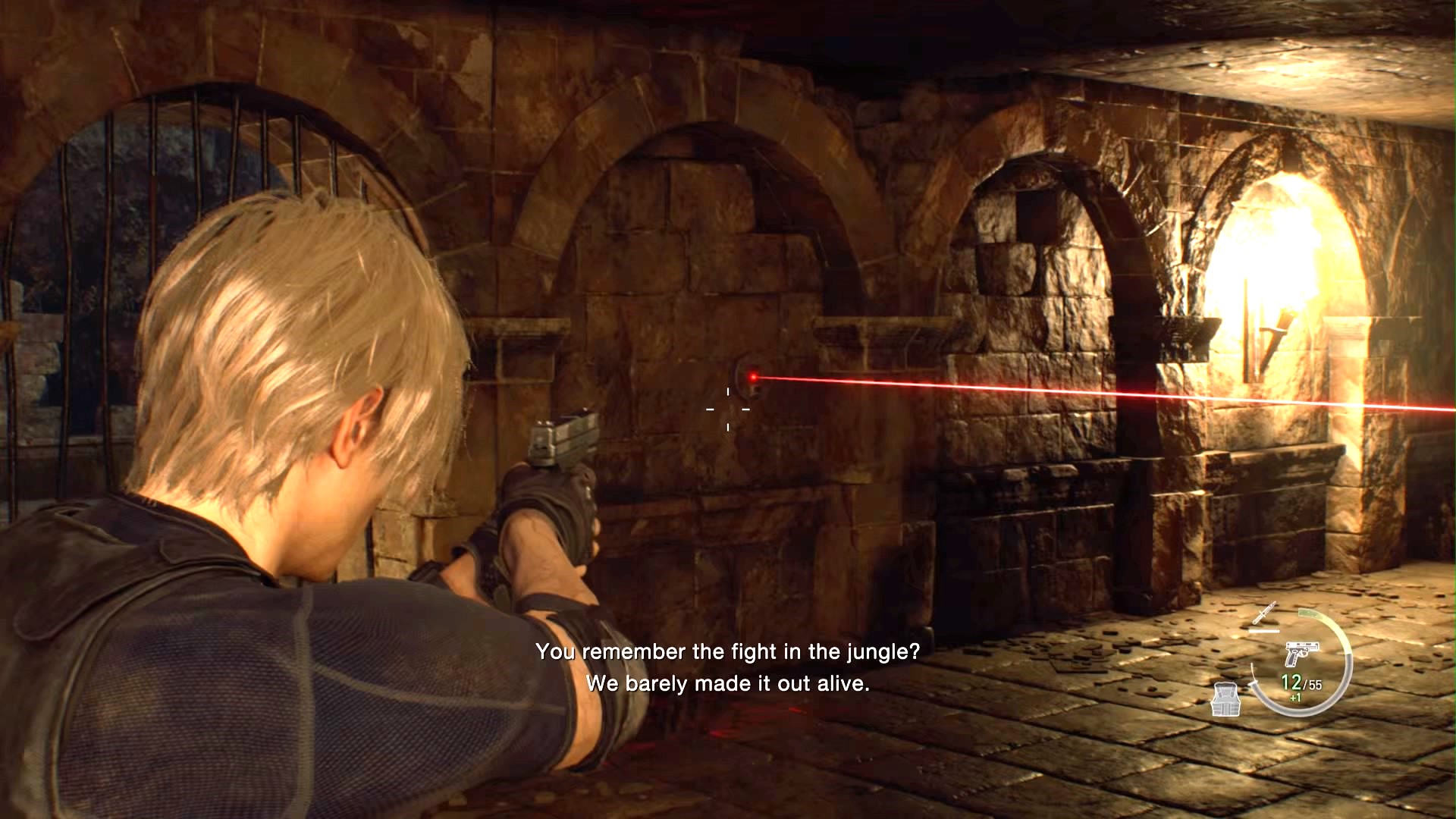Click the body armor icon beside the ammo counter
This screenshot has width=1456, height=819.
[1226, 700]
